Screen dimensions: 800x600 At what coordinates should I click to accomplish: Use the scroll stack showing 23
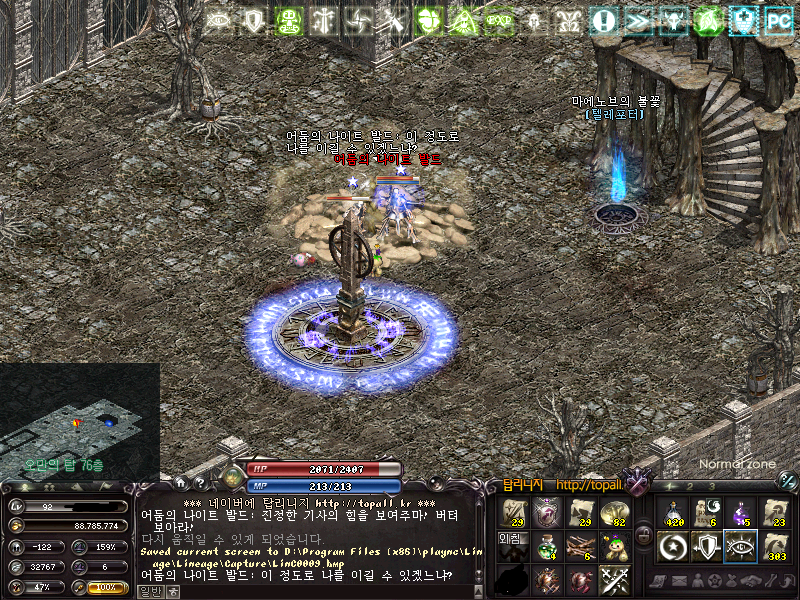point(774,513)
